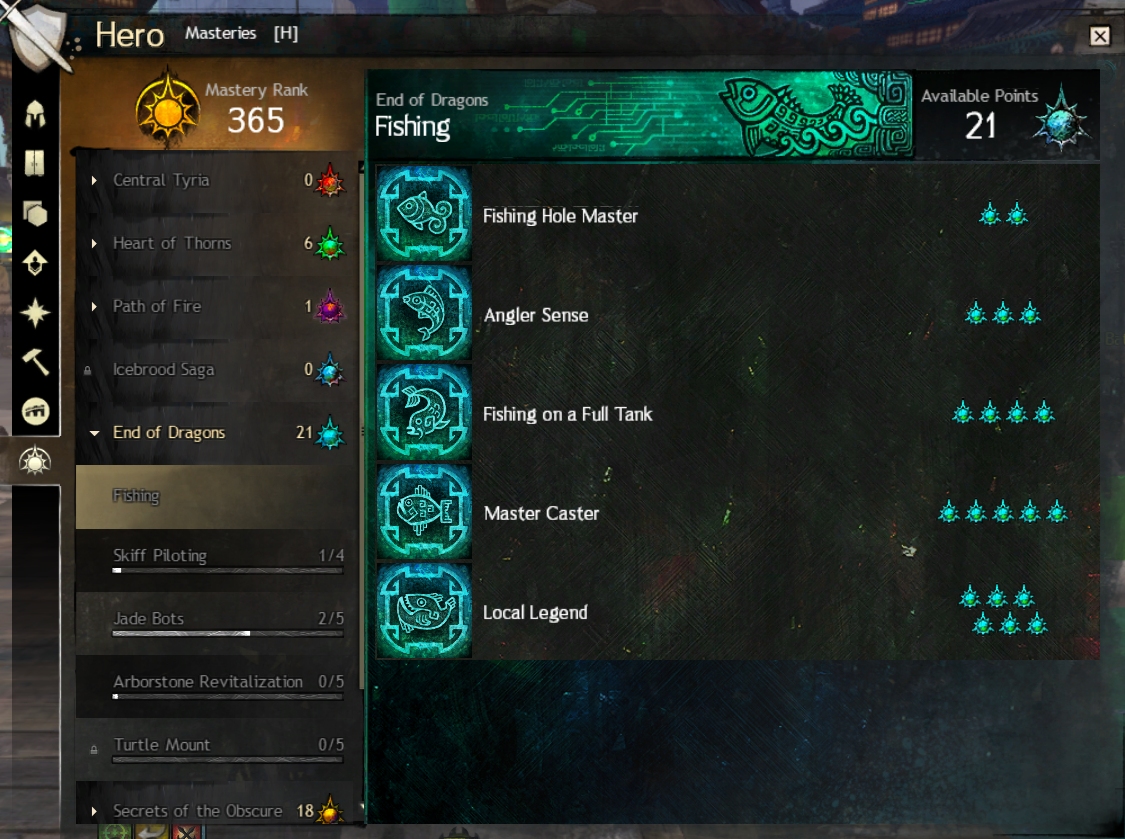Expand the Heart of Thorns masteries
The image size is (1125, 839).
tap(171, 243)
